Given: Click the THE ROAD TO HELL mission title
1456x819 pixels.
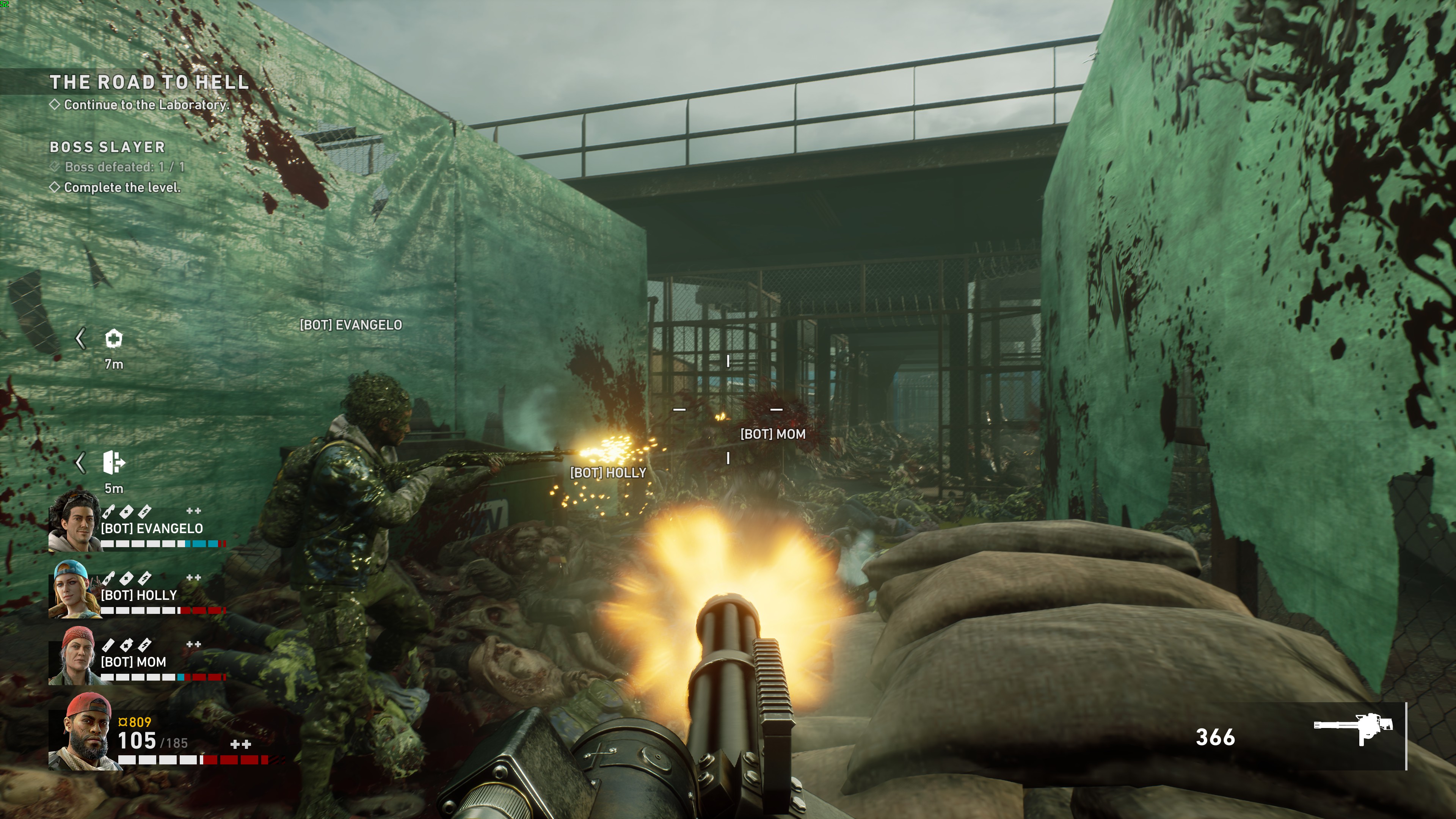Looking at the screenshot, I should pos(150,83).
